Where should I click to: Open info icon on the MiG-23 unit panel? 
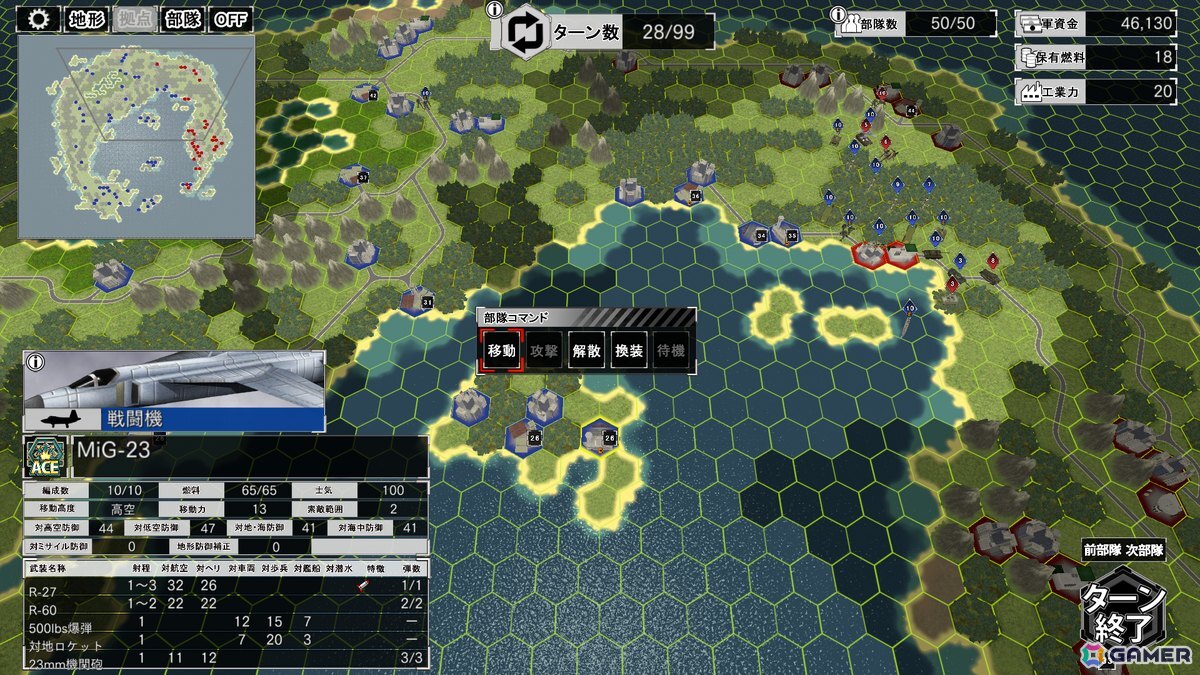point(33,361)
